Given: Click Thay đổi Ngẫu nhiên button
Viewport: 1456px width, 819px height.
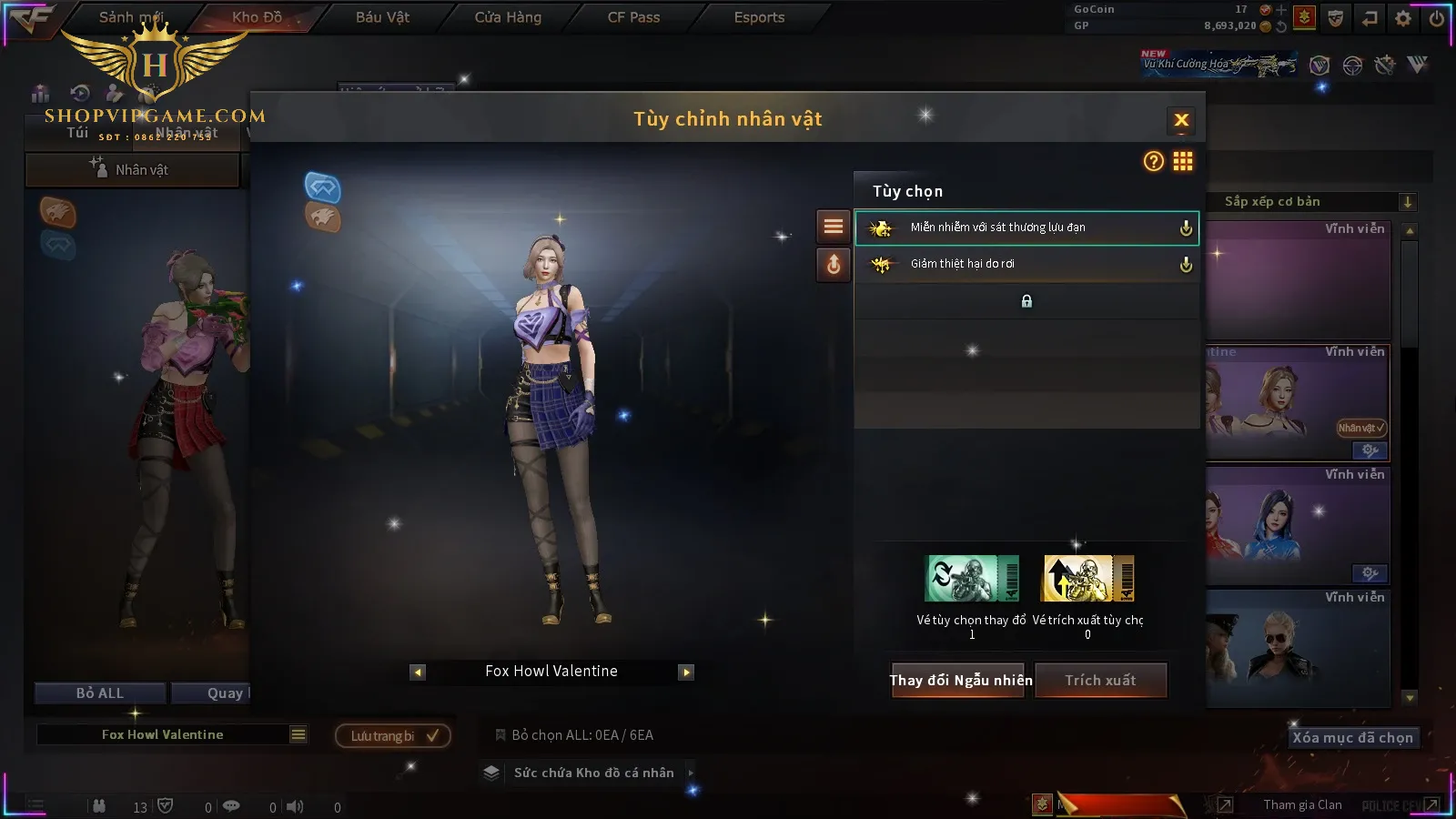Looking at the screenshot, I should tap(960, 681).
